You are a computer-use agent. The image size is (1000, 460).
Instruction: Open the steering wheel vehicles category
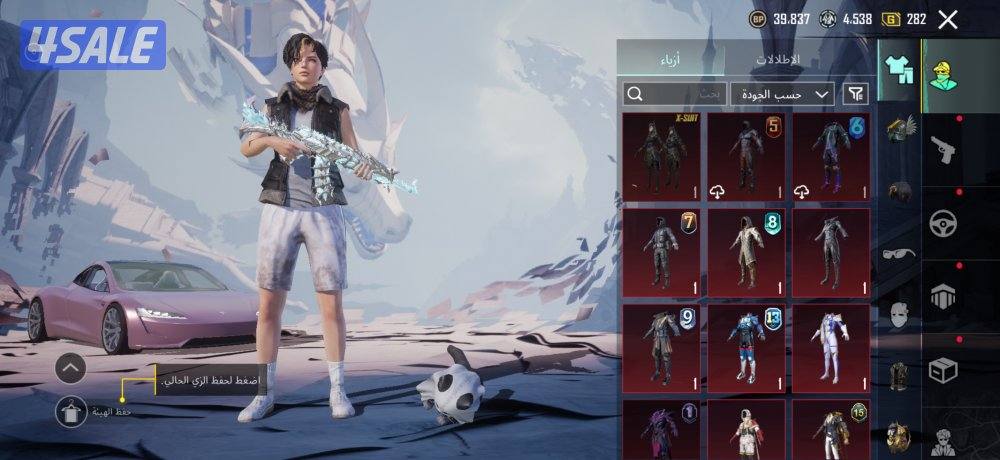[x=943, y=223]
